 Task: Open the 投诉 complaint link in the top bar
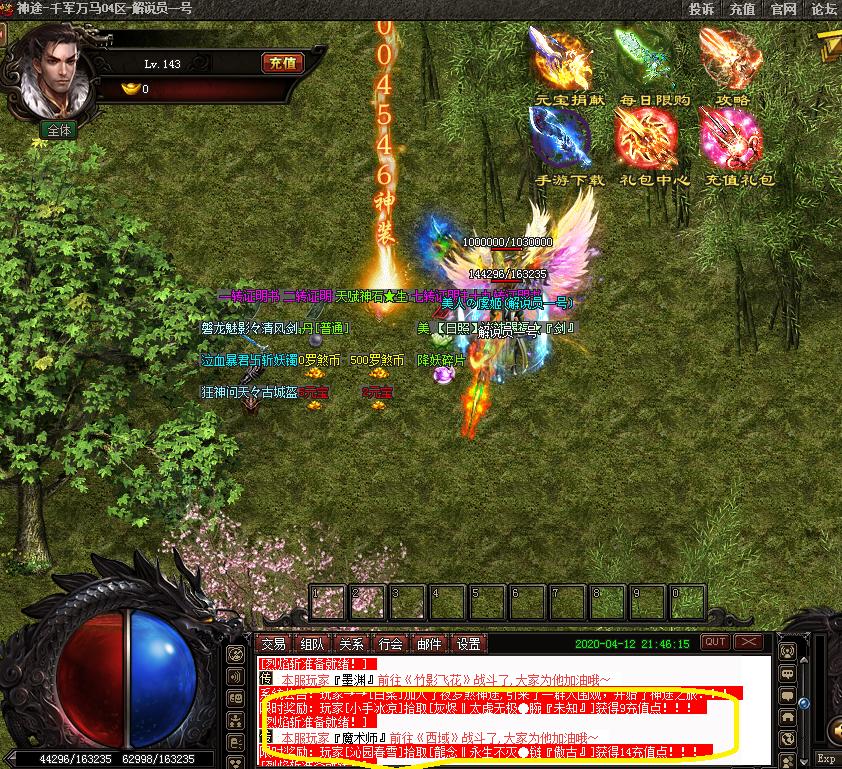(x=701, y=9)
